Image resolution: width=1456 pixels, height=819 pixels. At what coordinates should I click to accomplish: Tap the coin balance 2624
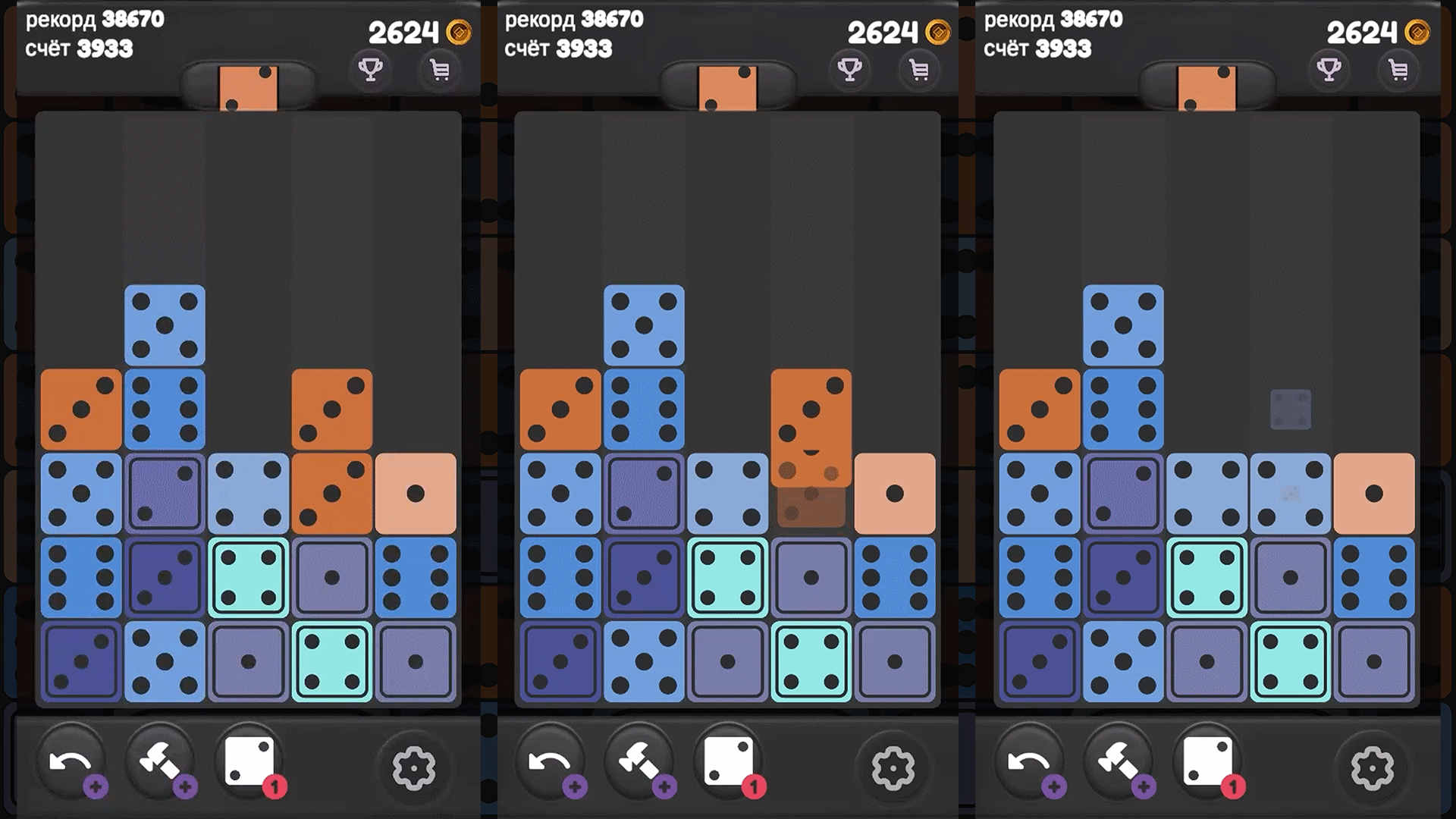click(x=404, y=32)
